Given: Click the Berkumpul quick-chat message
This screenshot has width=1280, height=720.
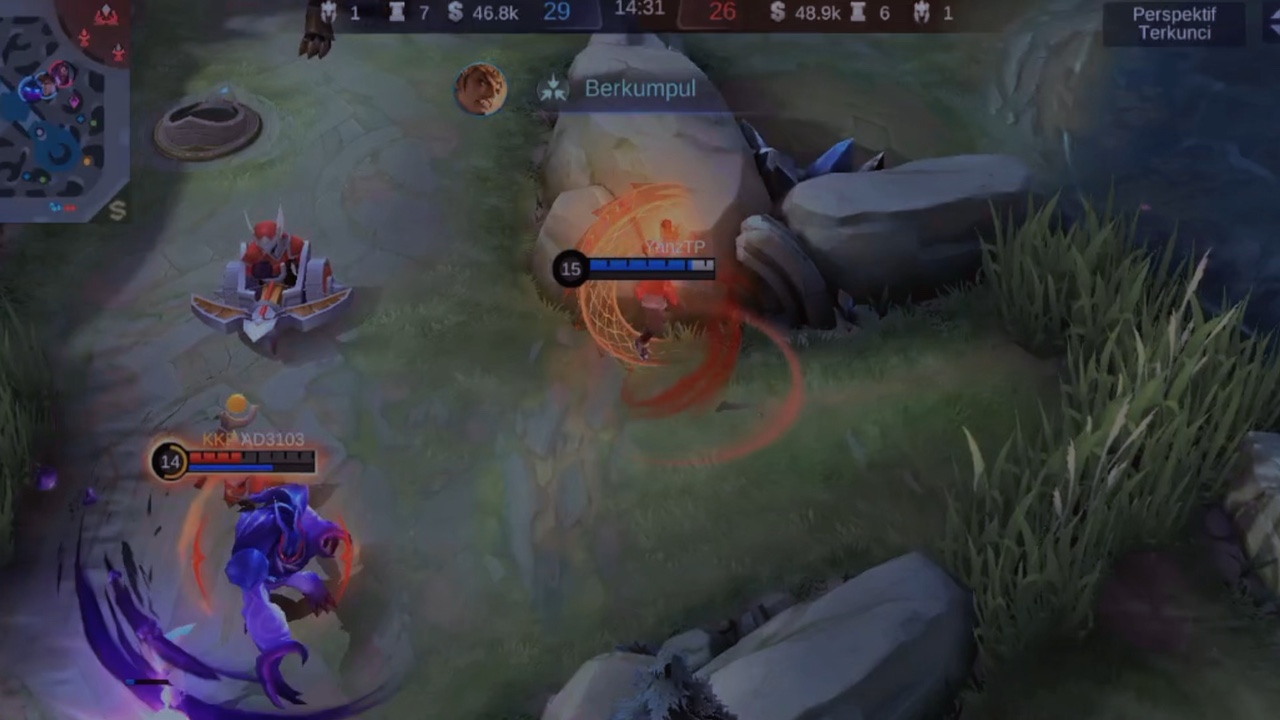Looking at the screenshot, I should tap(639, 89).
